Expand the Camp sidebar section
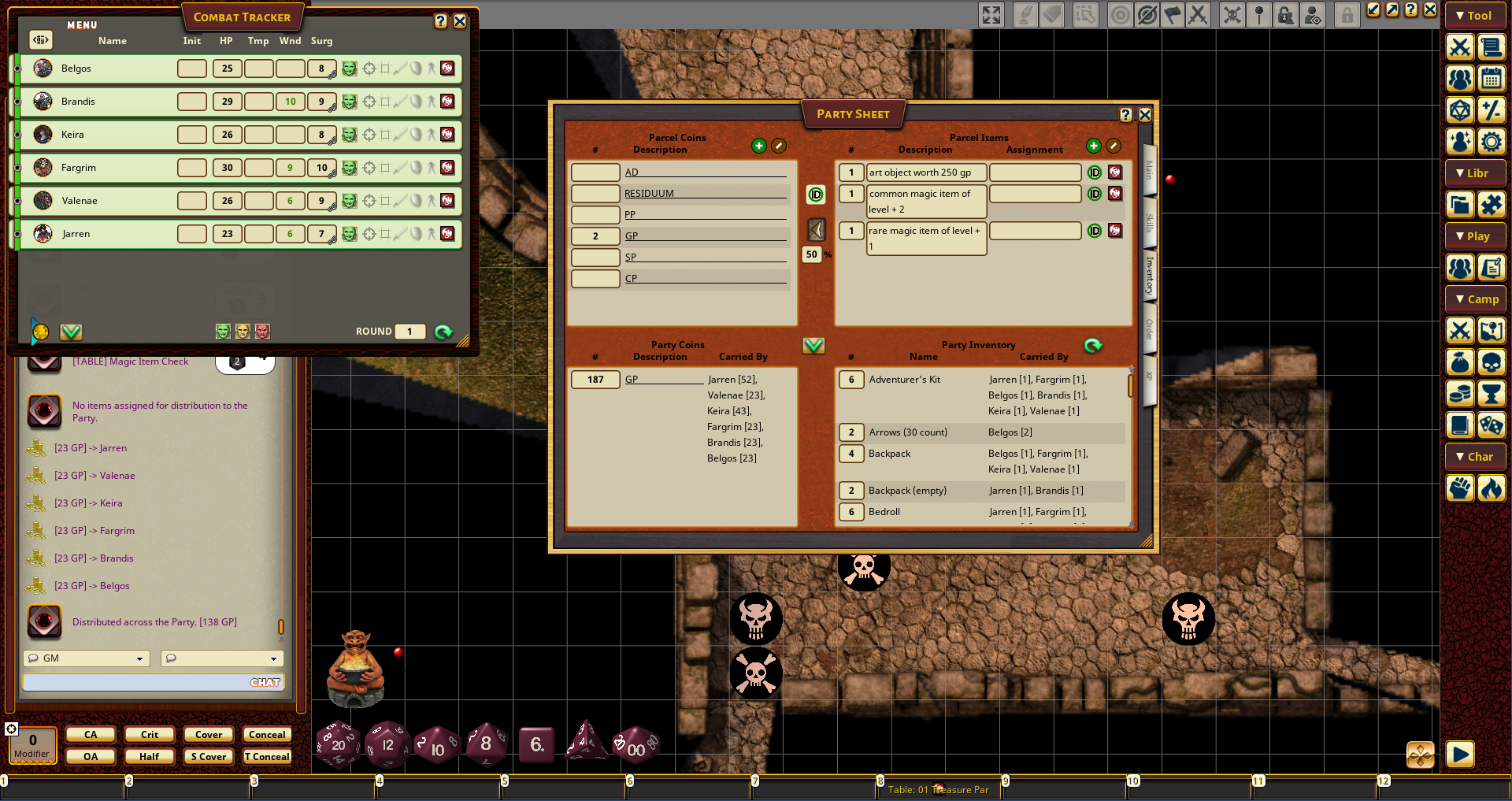The height and width of the screenshot is (801, 1512). point(1475,299)
